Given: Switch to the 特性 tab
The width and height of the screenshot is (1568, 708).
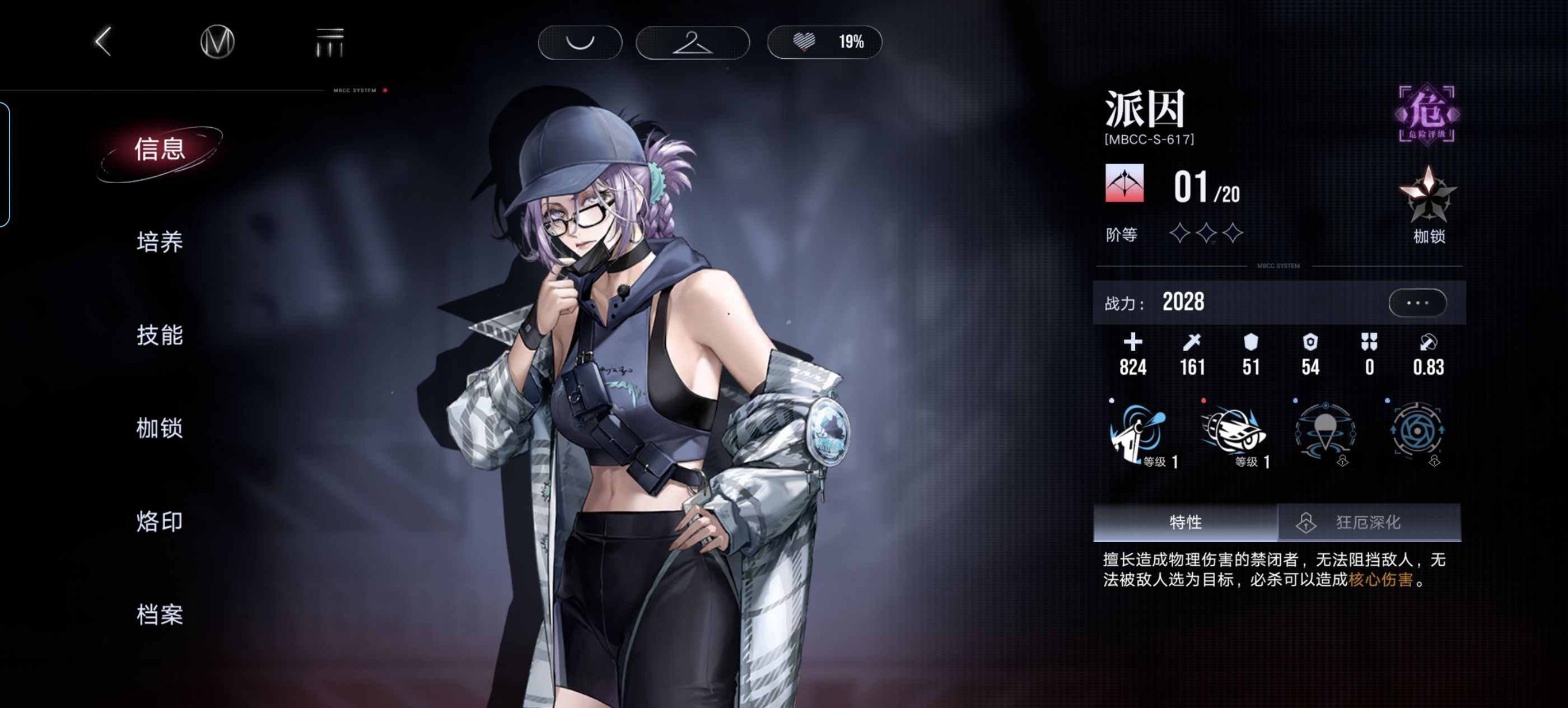Looking at the screenshot, I should pyautogui.click(x=1185, y=523).
